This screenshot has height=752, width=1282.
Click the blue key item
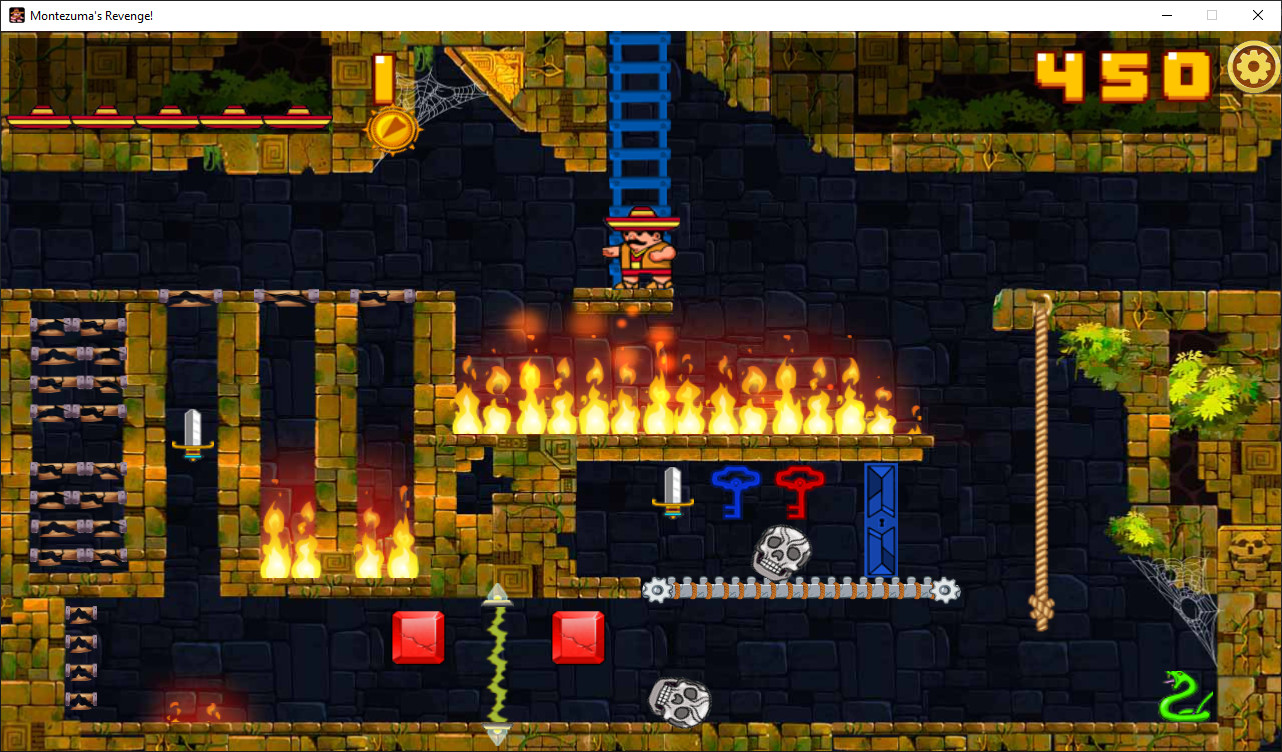736,494
